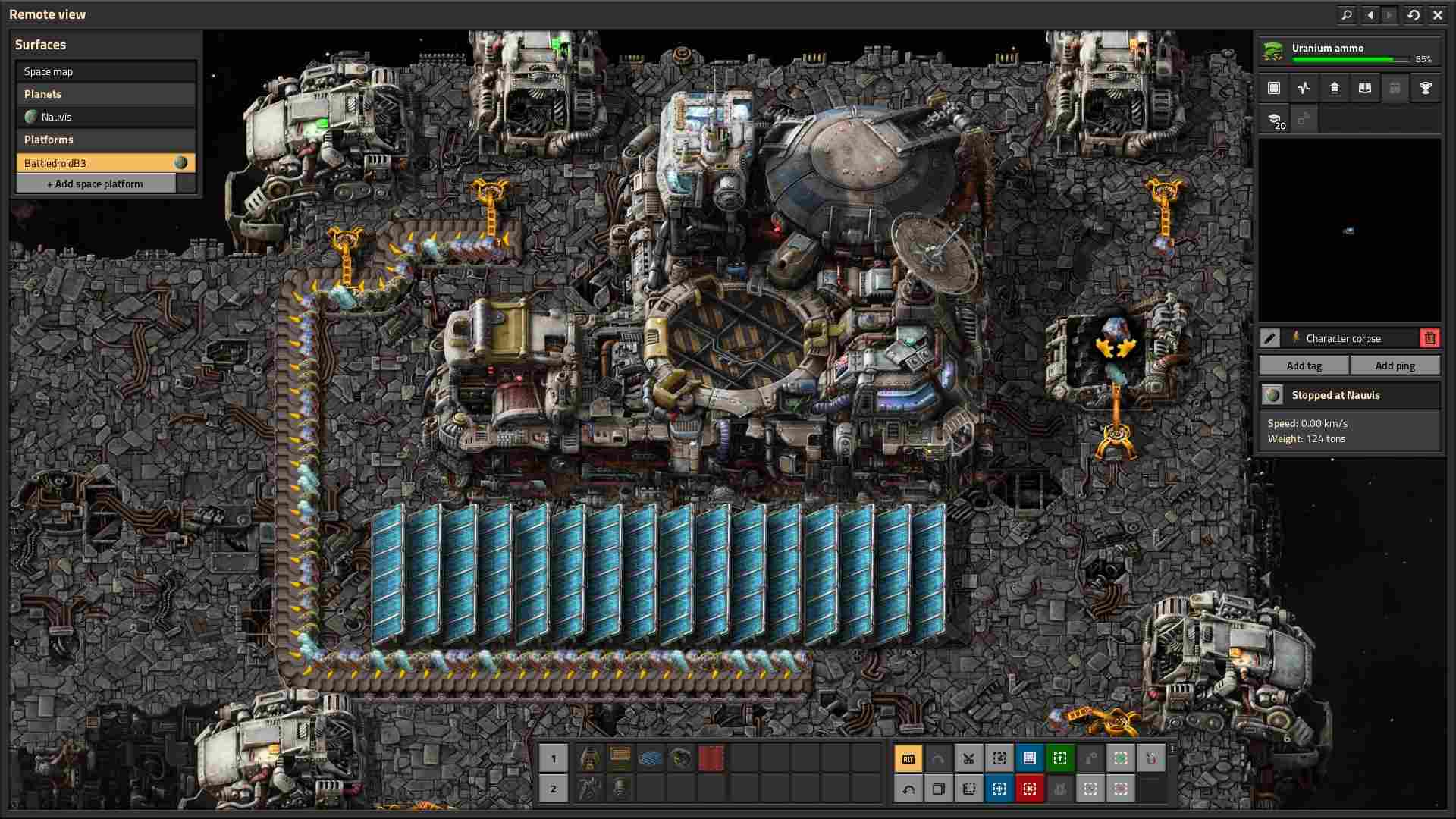Add a new space platform
The image size is (1456, 819).
96,184
